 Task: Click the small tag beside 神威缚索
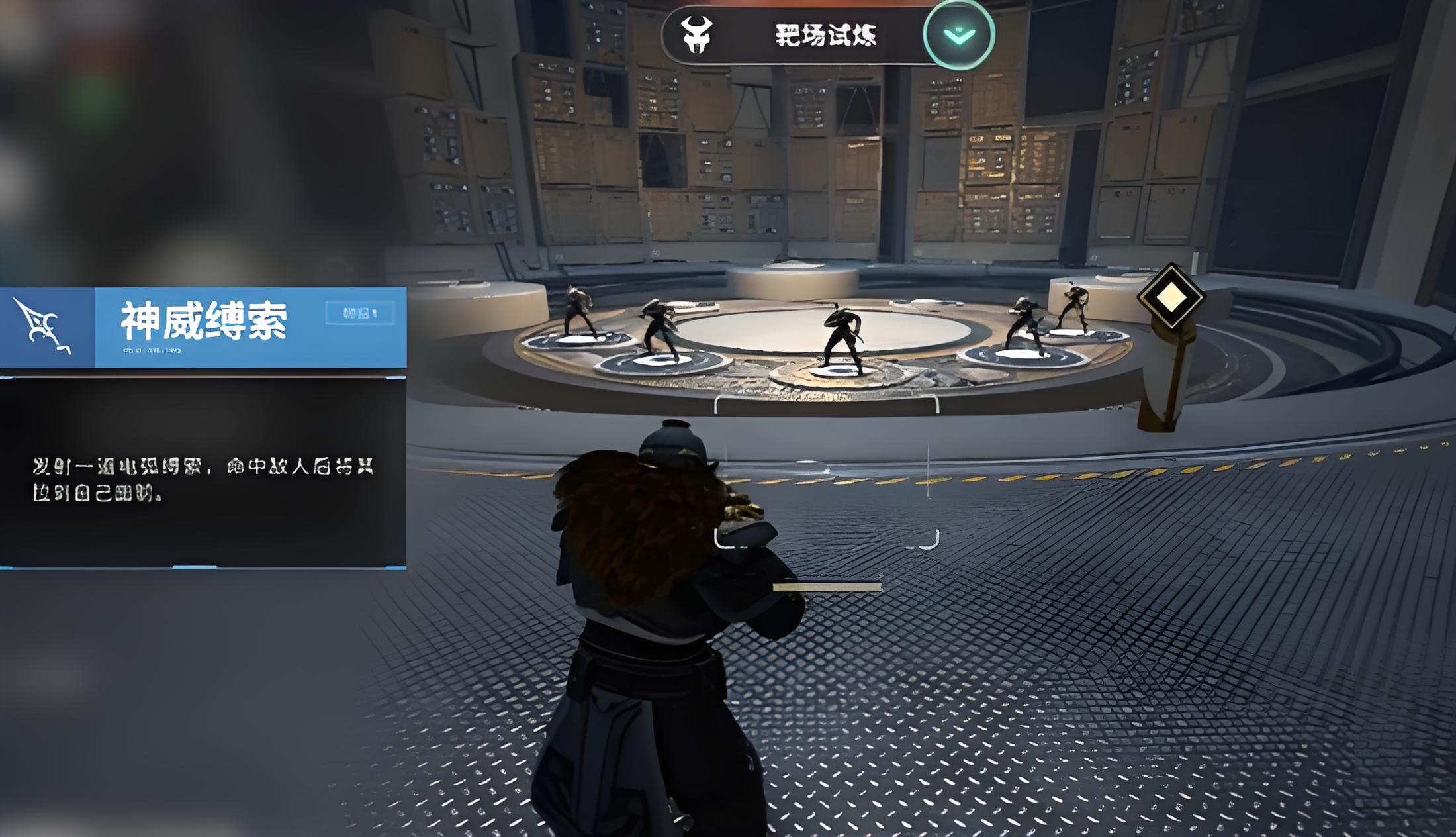click(x=360, y=313)
